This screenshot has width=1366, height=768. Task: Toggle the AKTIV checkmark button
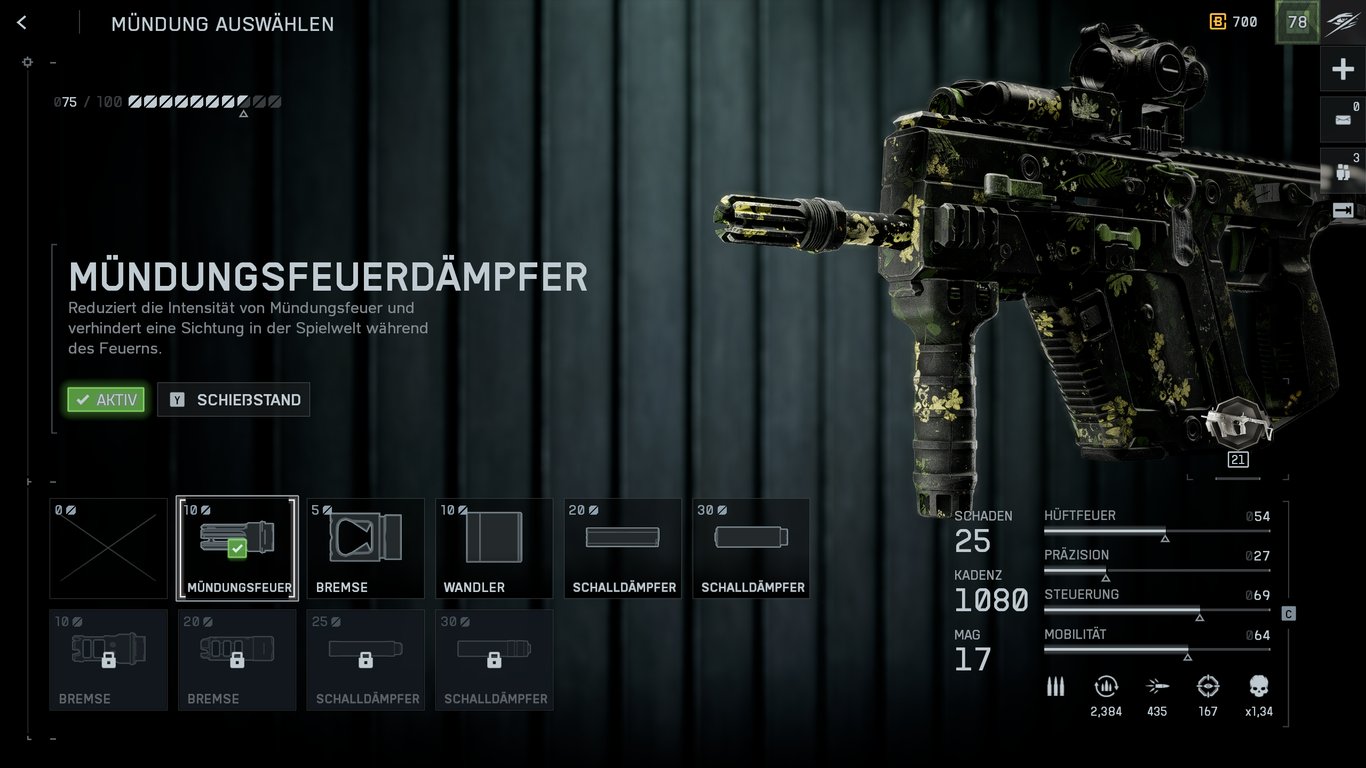(105, 399)
